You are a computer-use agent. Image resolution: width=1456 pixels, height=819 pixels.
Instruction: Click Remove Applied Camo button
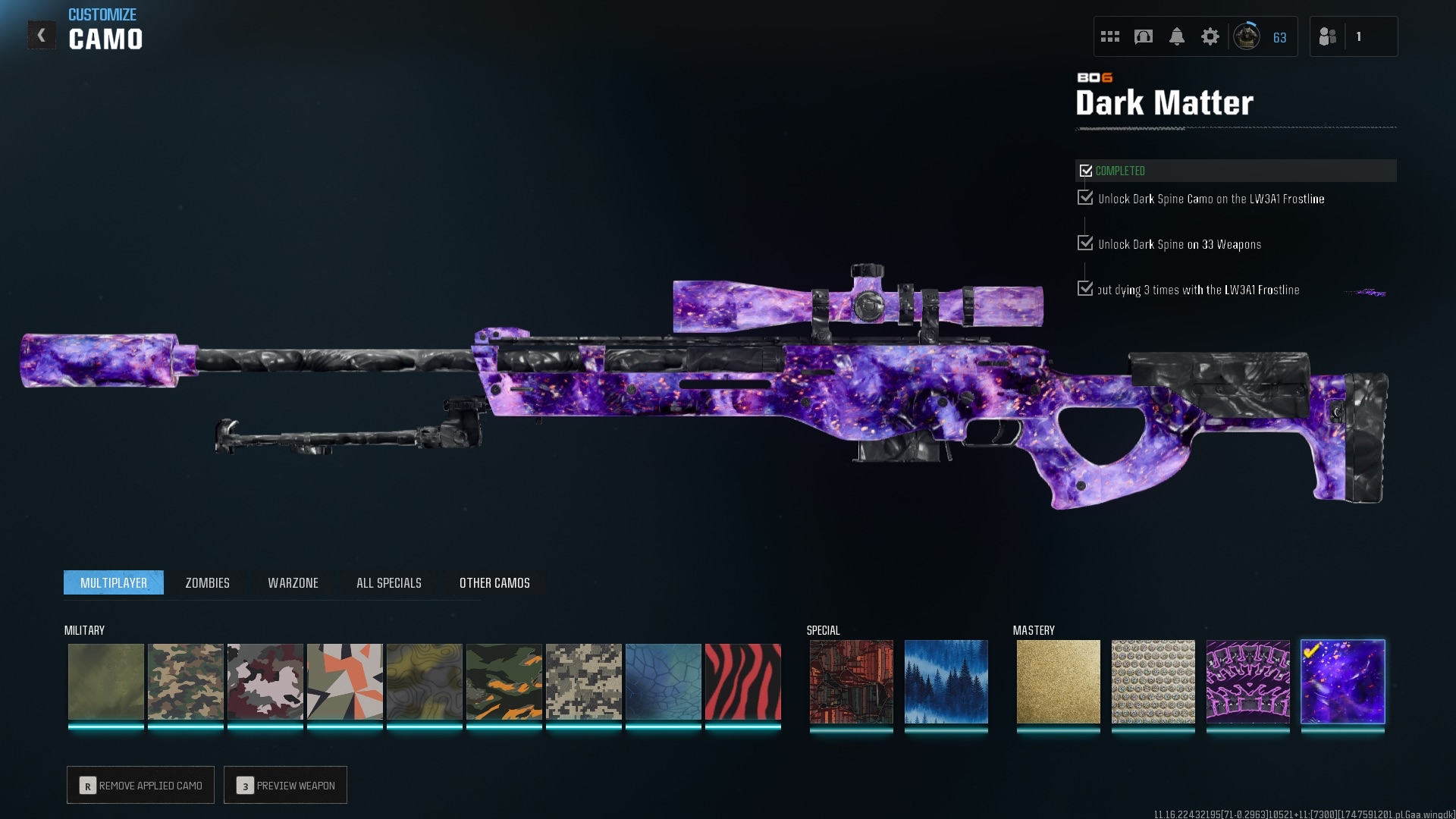(x=140, y=785)
